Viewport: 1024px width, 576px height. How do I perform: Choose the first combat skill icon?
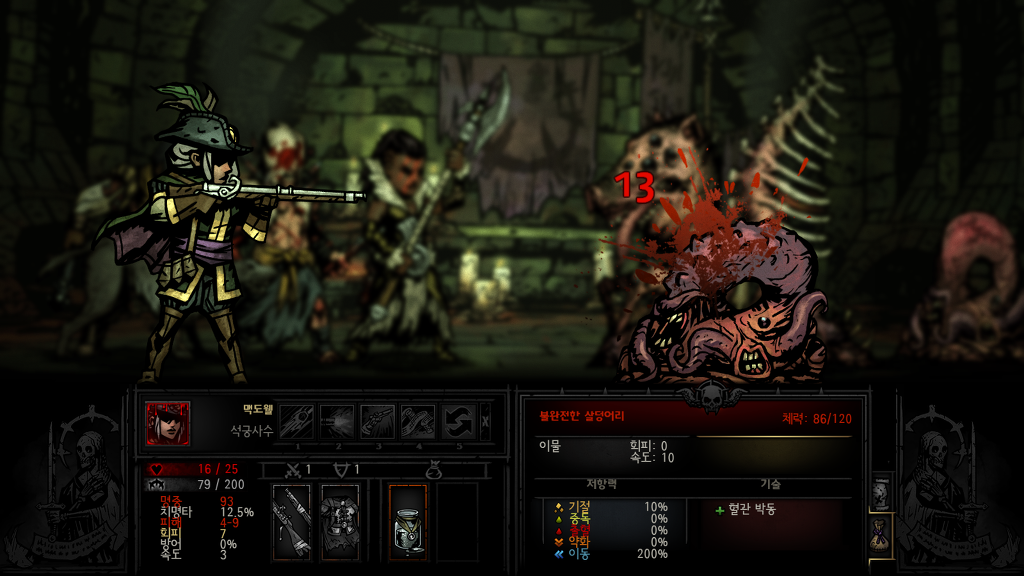(297, 422)
